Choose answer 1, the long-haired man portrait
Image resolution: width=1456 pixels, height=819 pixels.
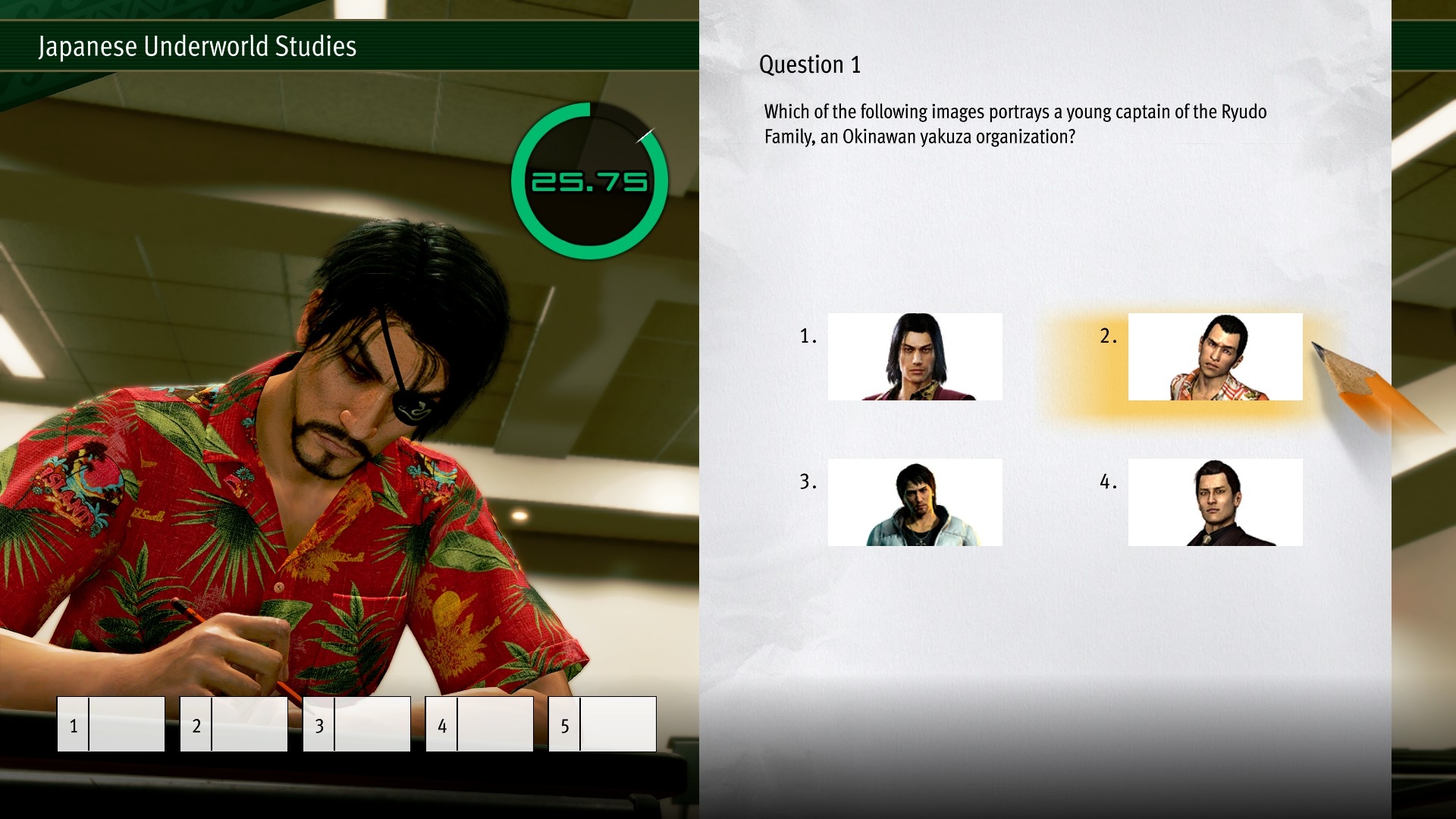coord(915,356)
